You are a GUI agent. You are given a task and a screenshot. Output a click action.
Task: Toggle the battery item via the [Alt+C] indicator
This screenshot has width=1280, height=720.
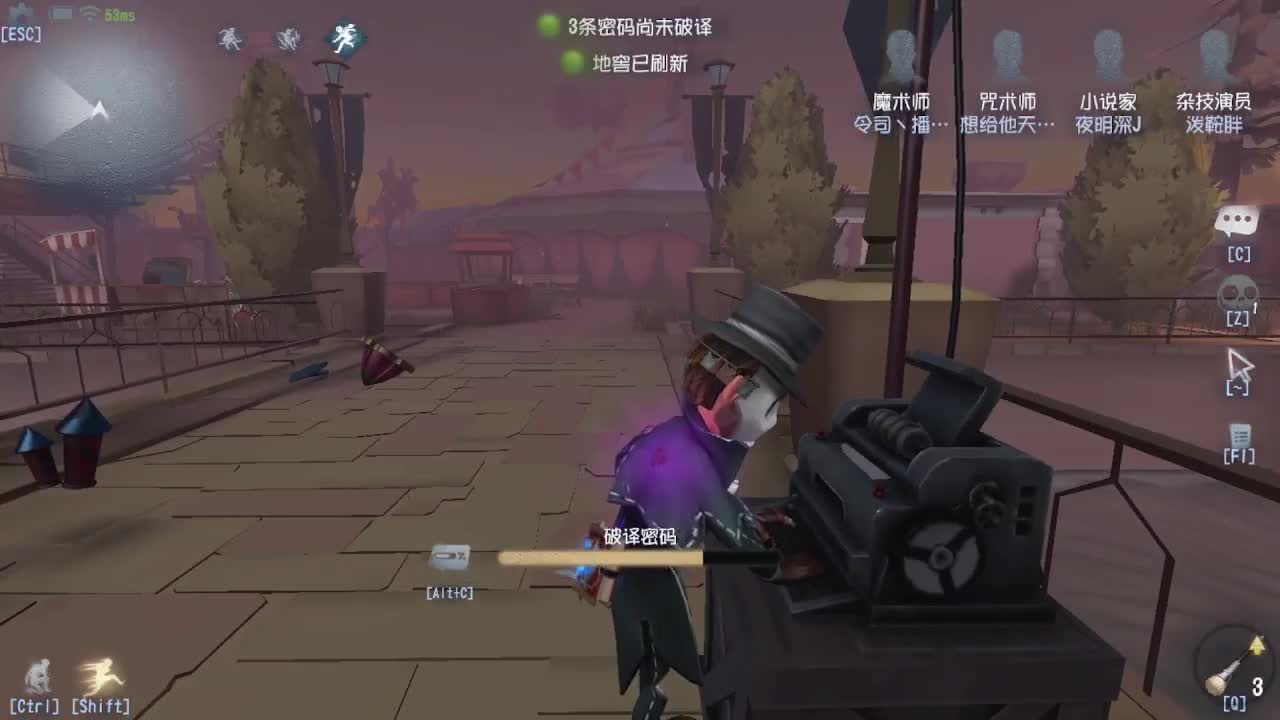pos(449,556)
